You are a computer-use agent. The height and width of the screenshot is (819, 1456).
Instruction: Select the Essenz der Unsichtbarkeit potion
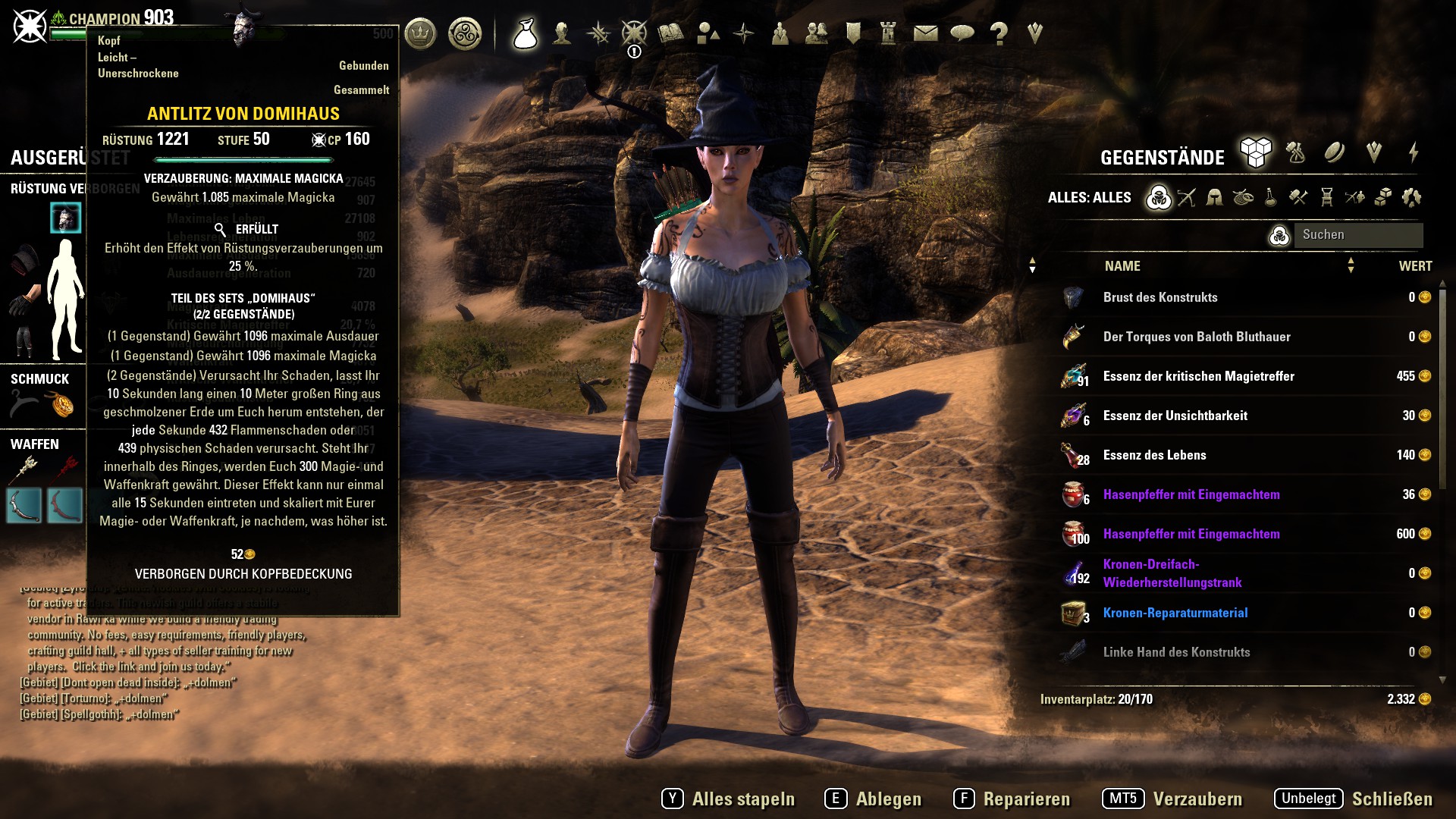pos(1175,416)
